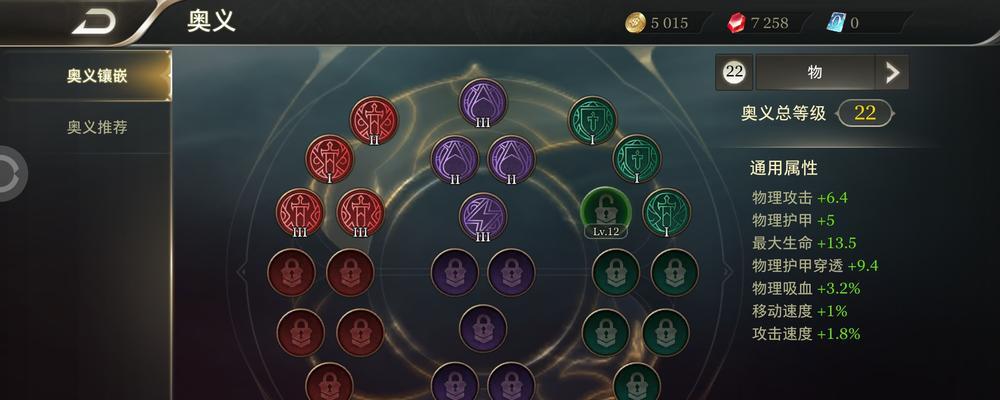Click the arrow beside the 物 page name

[891, 72]
